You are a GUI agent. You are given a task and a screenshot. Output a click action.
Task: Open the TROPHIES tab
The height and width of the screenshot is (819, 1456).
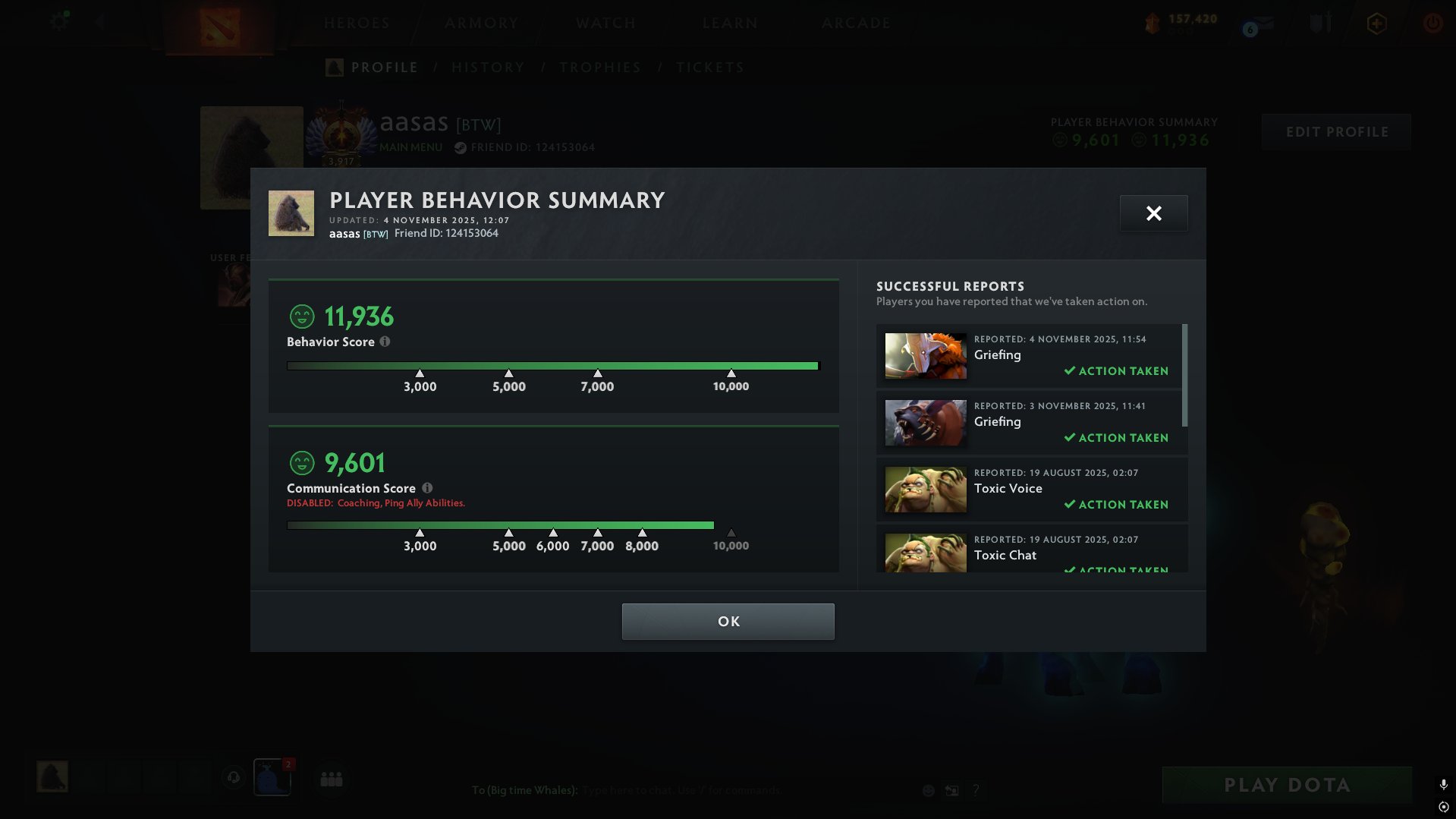(600, 67)
